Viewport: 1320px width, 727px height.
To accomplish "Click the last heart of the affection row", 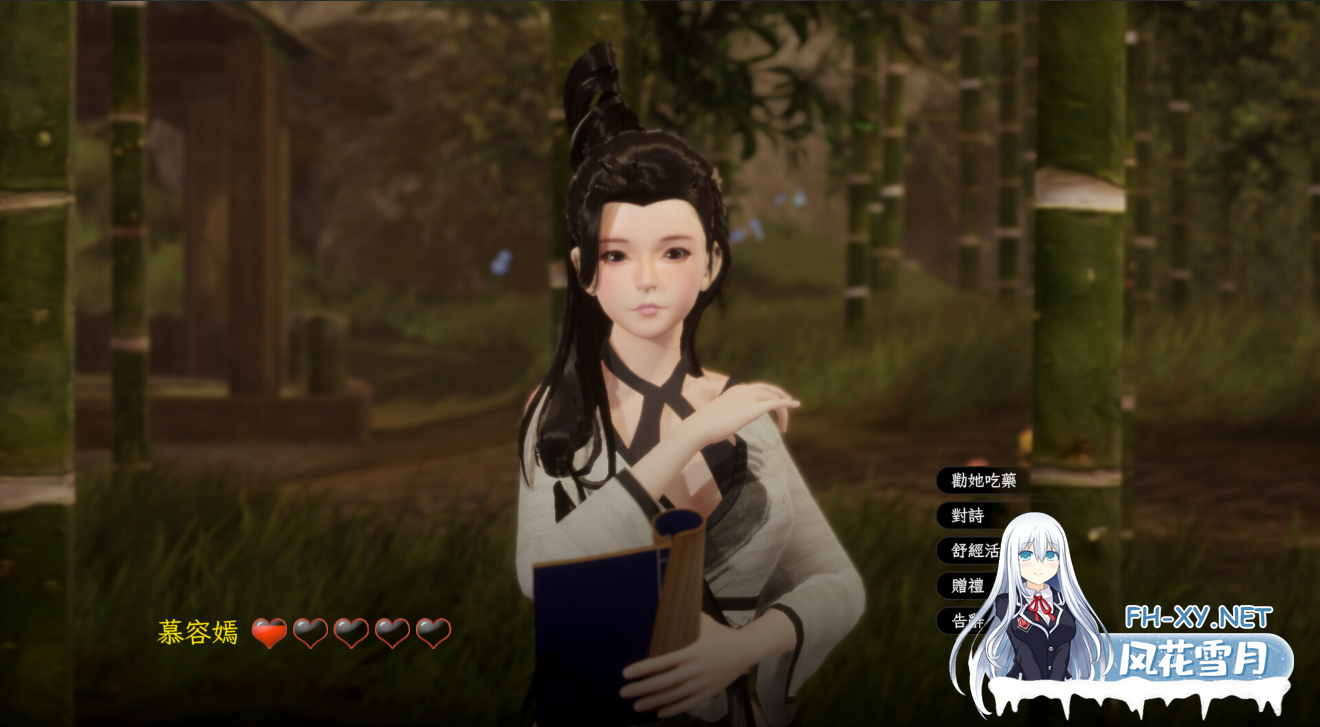I will click(433, 632).
